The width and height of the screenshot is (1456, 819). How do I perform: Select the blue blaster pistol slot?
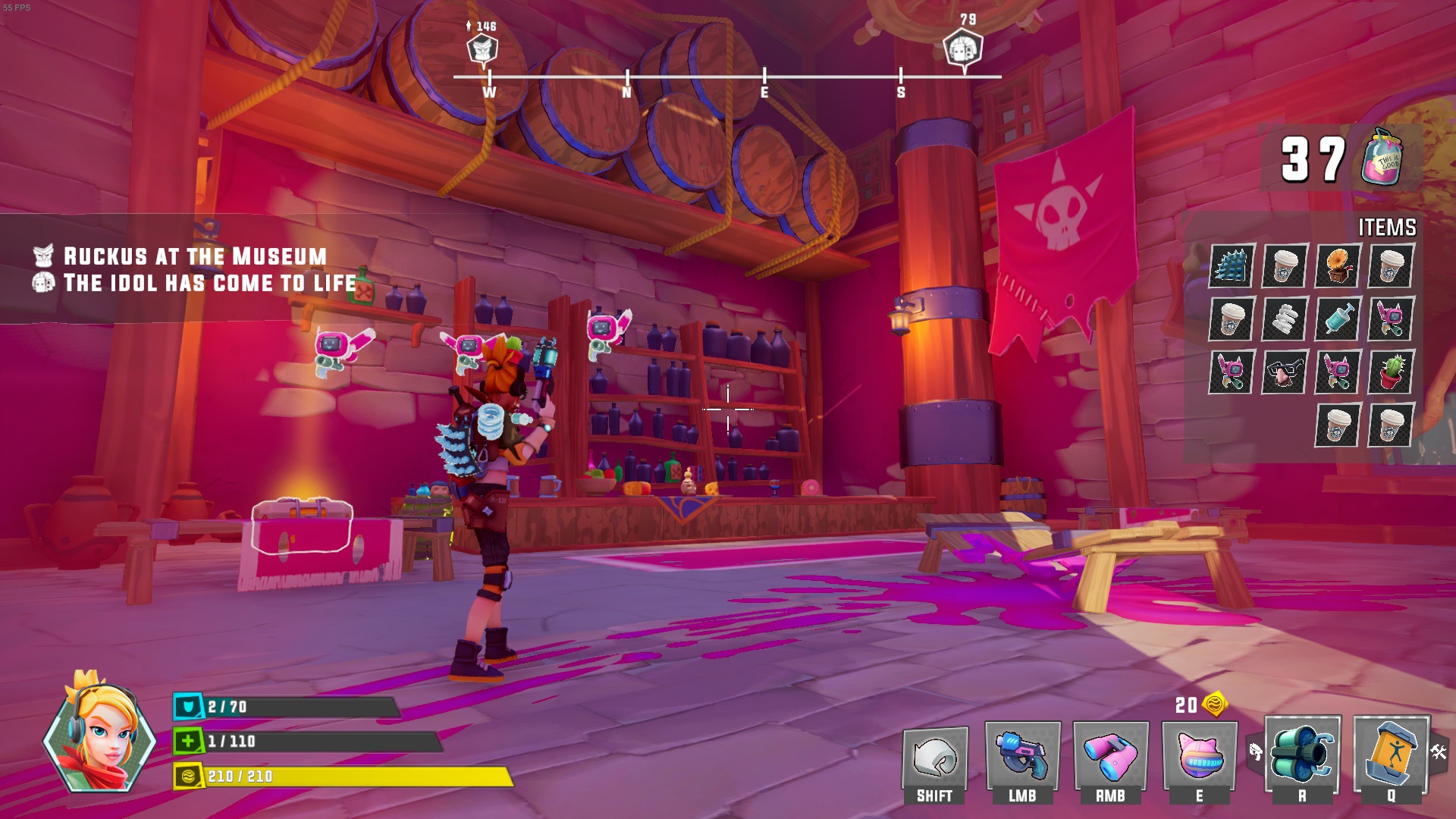1022,757
